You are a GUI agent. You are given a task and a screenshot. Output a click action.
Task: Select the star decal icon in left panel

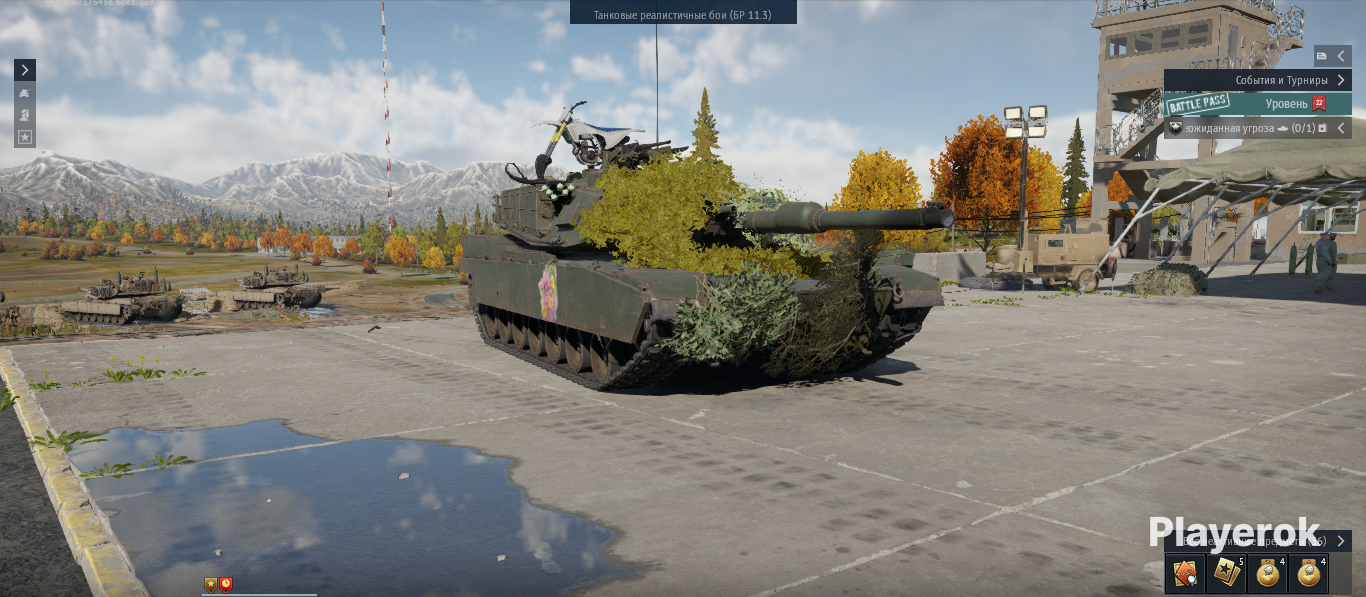(x=25, y=137)
